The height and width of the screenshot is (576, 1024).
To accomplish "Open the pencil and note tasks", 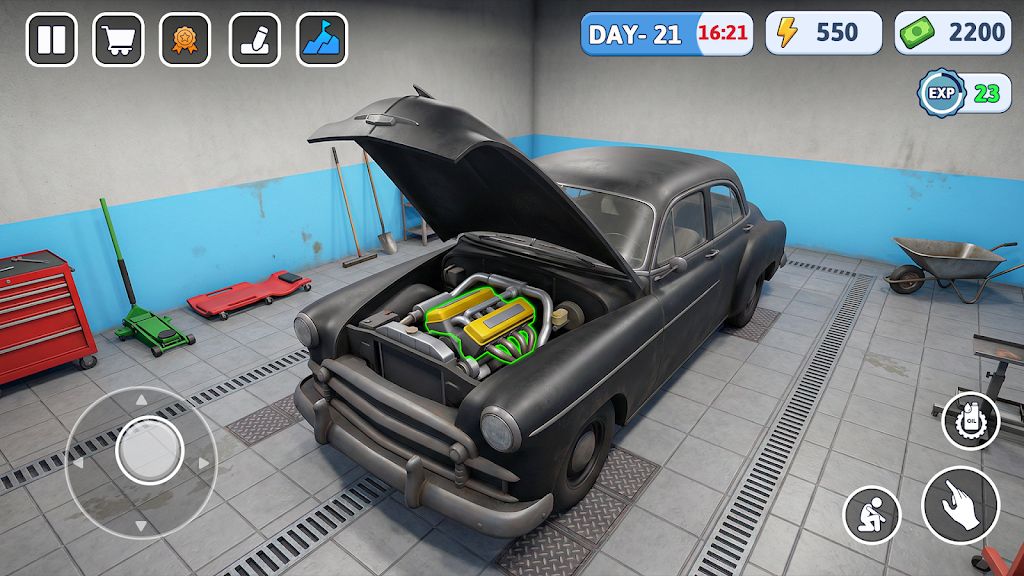I will point(254,40).
